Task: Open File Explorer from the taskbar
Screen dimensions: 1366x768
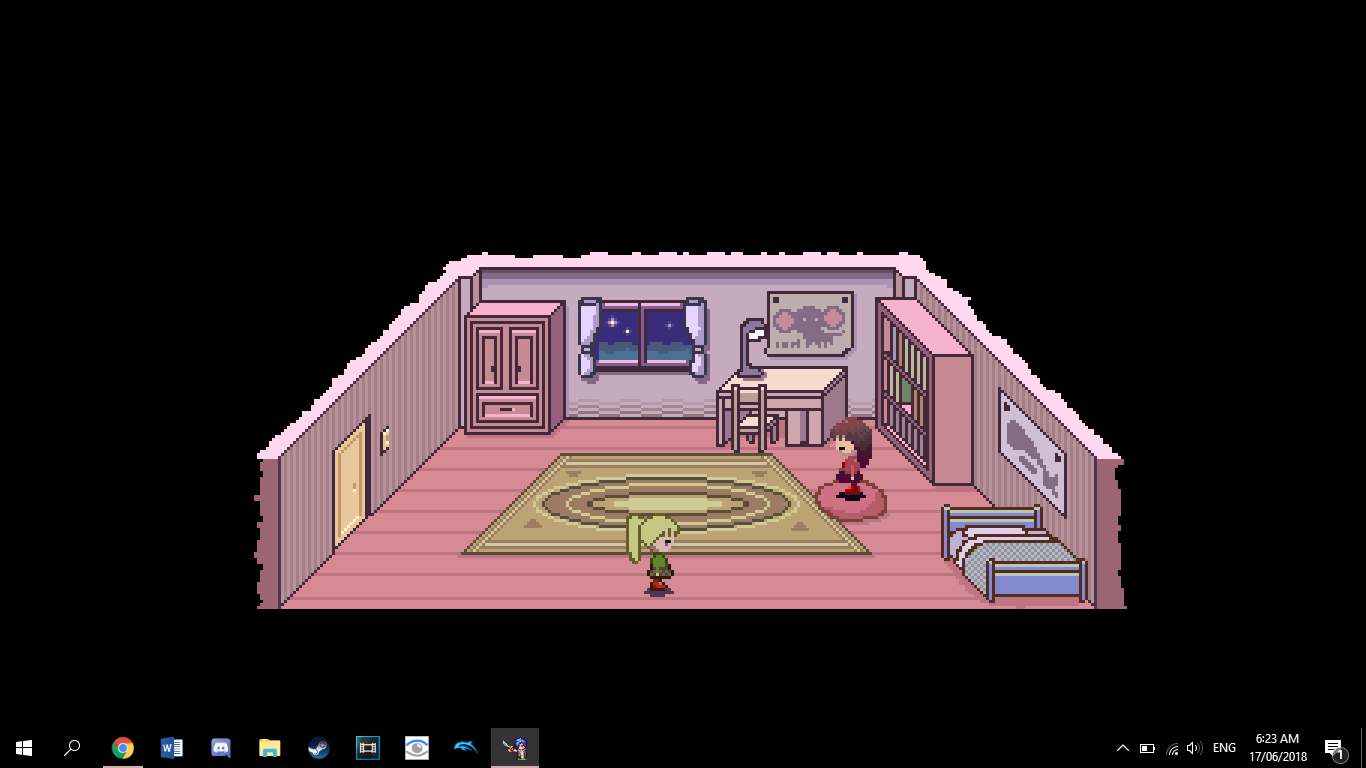Action: click(x=269, y=747)
